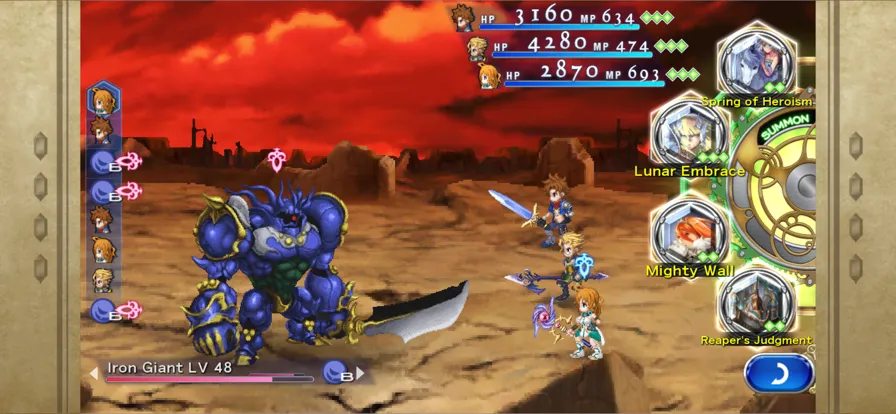Viewport: 896px width, 414px height.
Task: Use the Lunar Embrace skill
Action: coord(689,135)
